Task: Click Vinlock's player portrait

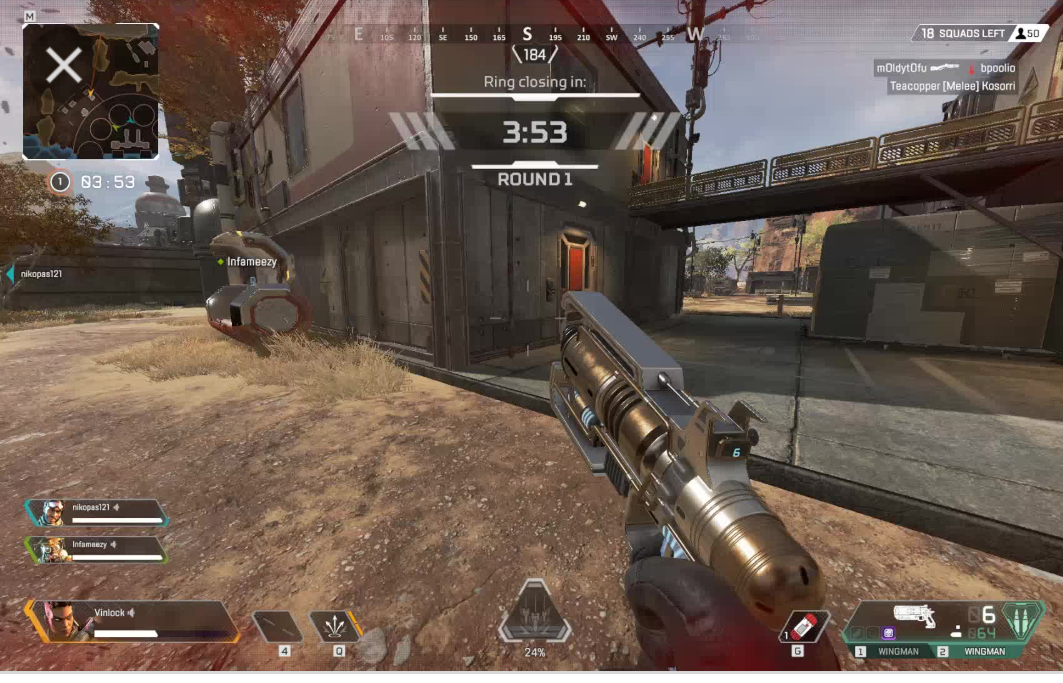Action: [x=62, y=620]
